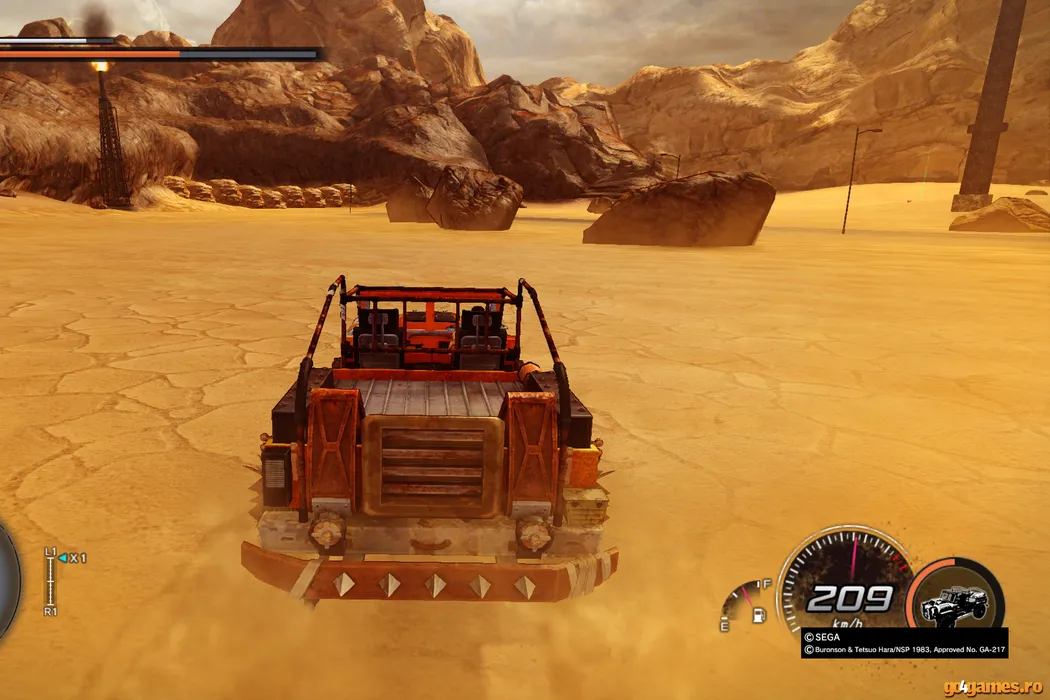Select the fuel pump gauge icon
Viewport: 1050px width, 700px height.
tap(759, 613)
